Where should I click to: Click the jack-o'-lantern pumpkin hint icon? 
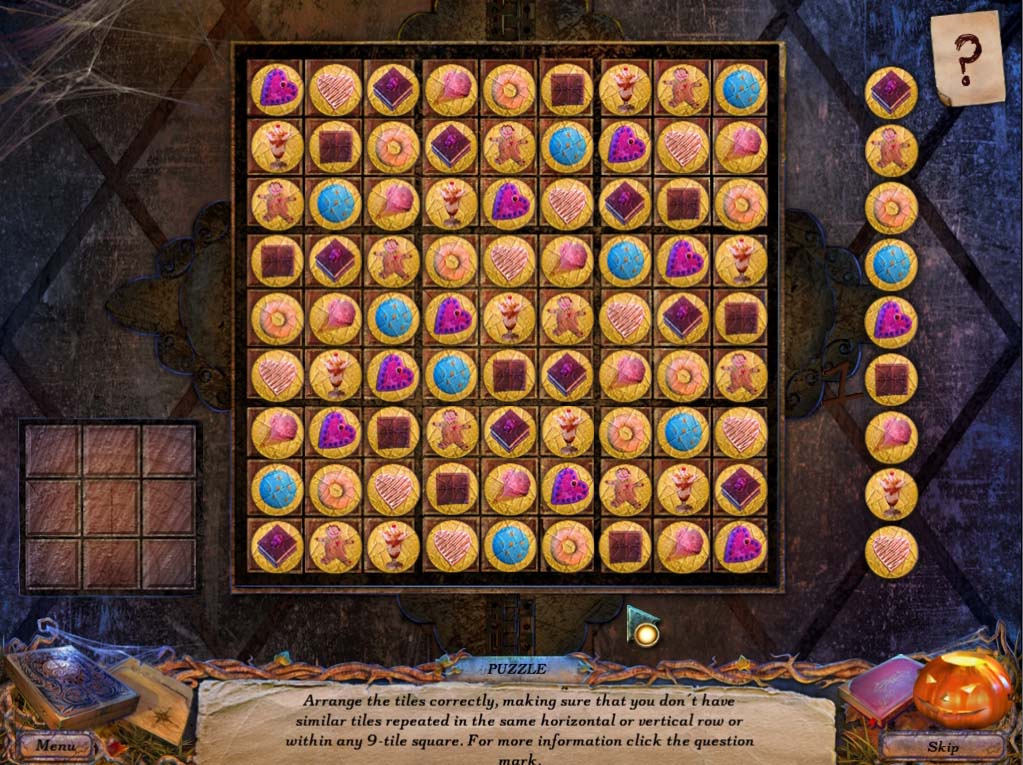[x=962, y=689]
